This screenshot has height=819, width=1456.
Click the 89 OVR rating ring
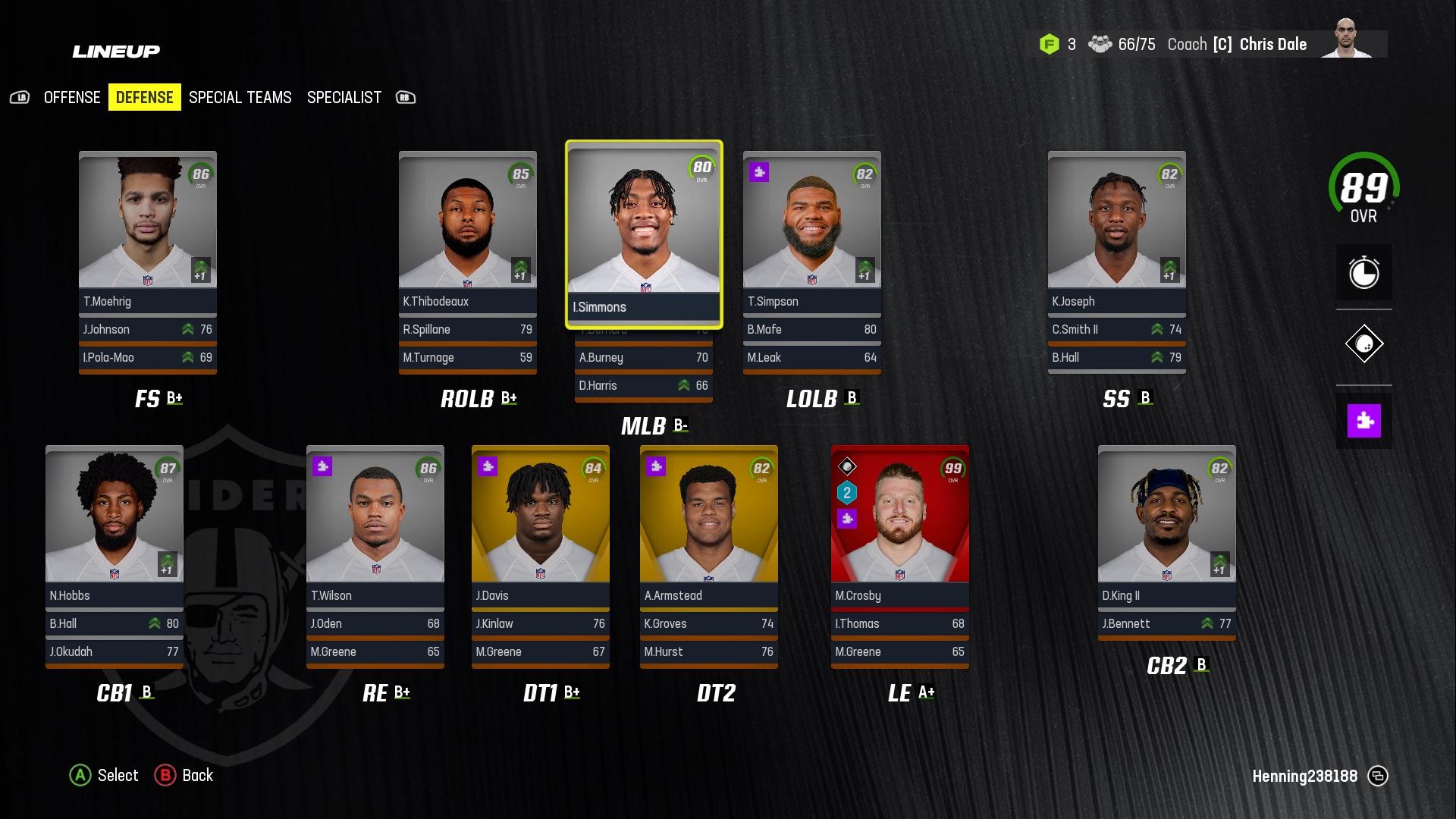[x=1363, y=188]
